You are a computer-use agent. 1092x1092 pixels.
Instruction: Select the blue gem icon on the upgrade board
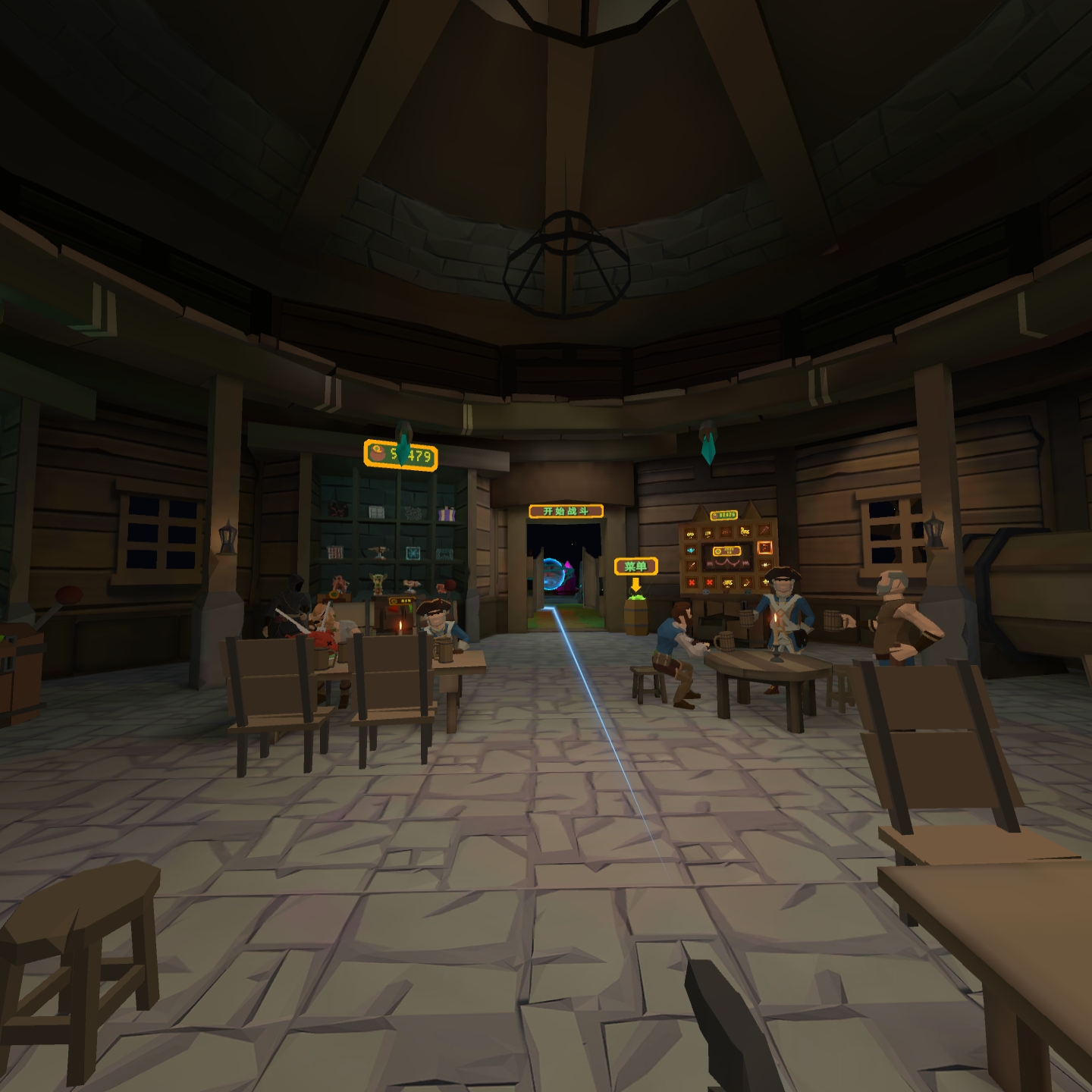pyautogui.click(x=690, y=550)
